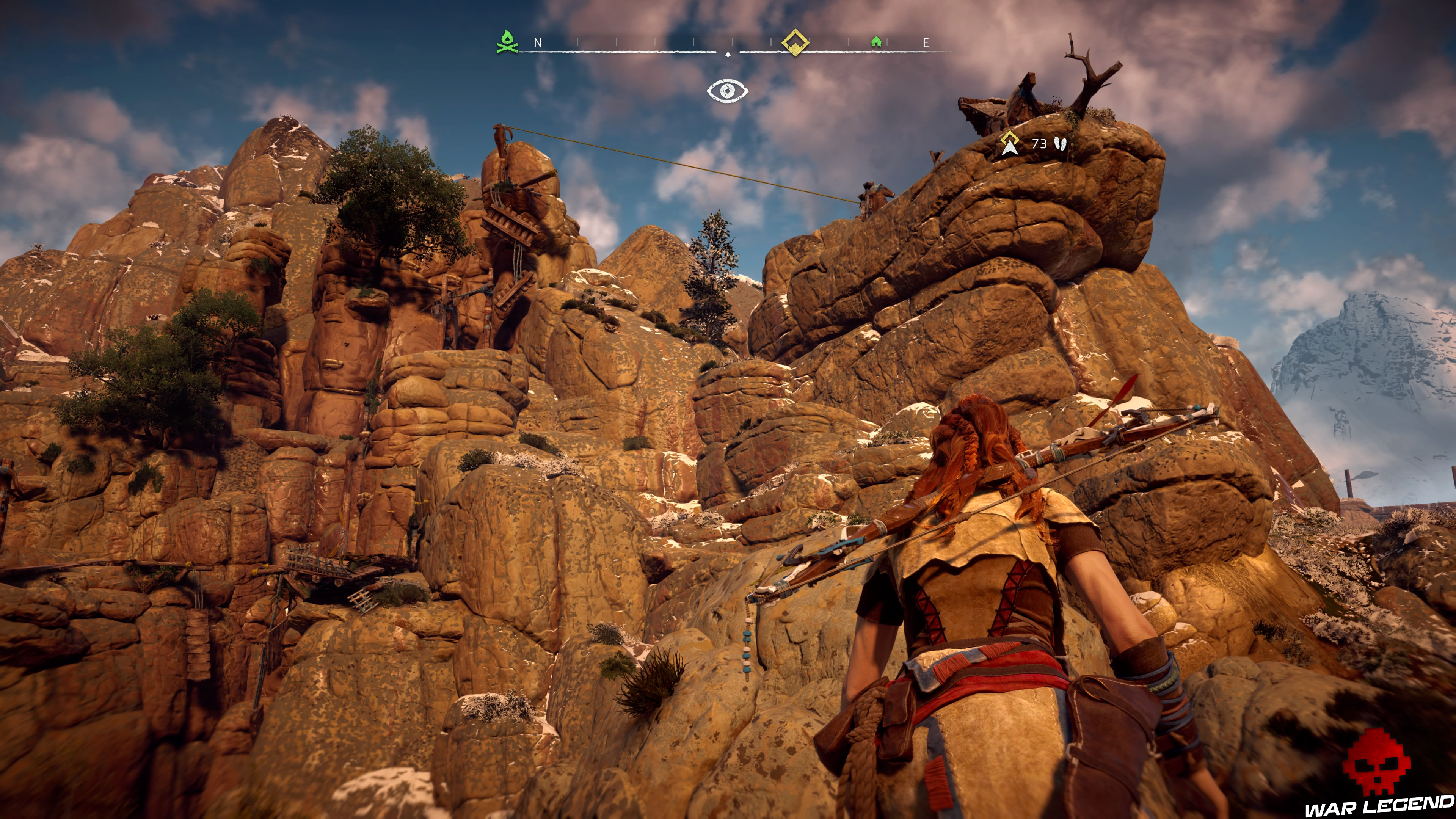Click the white eye visibility indicator

(728, 91)
